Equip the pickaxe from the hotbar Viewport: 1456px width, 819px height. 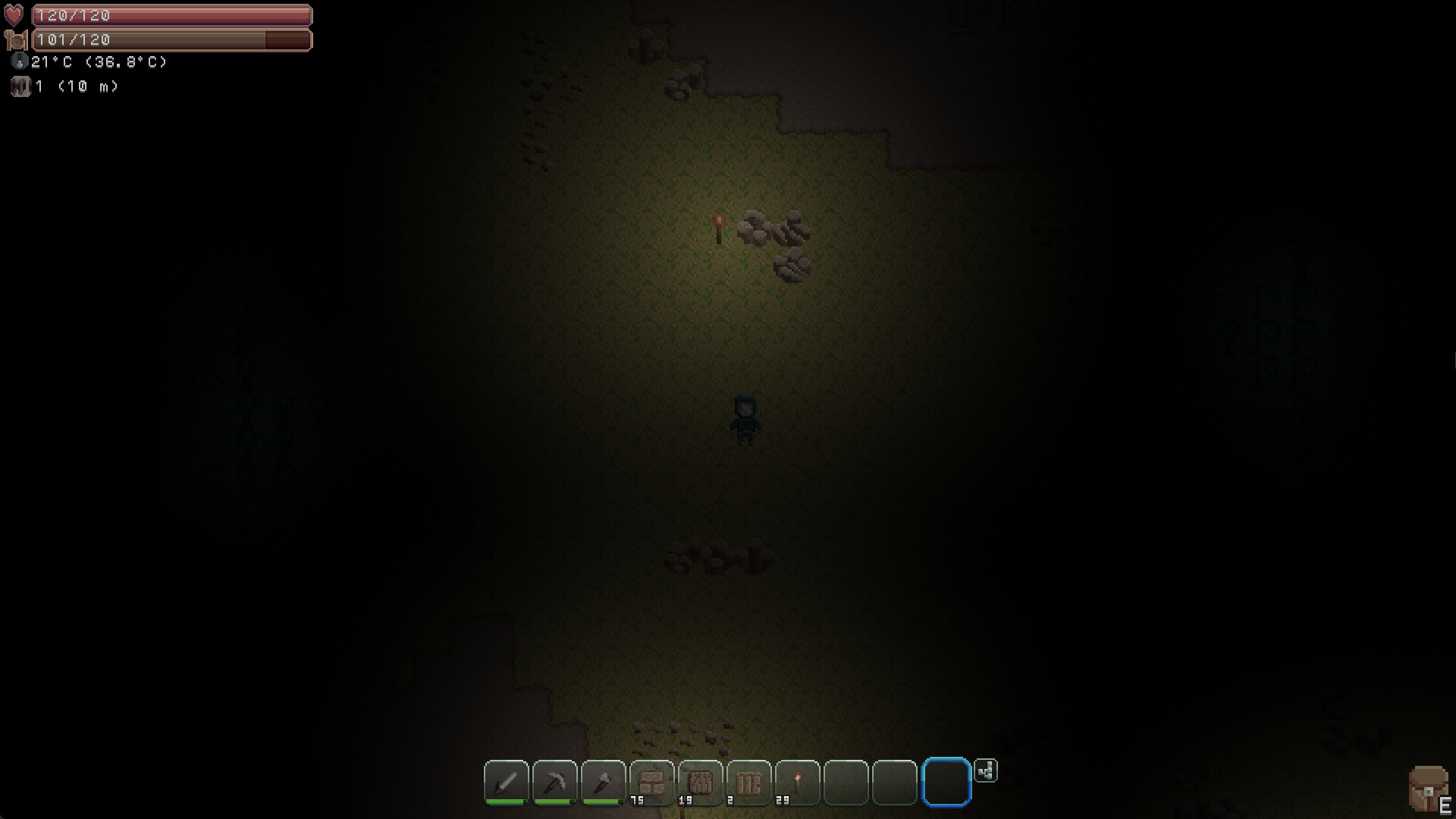[x=555, y=784]
